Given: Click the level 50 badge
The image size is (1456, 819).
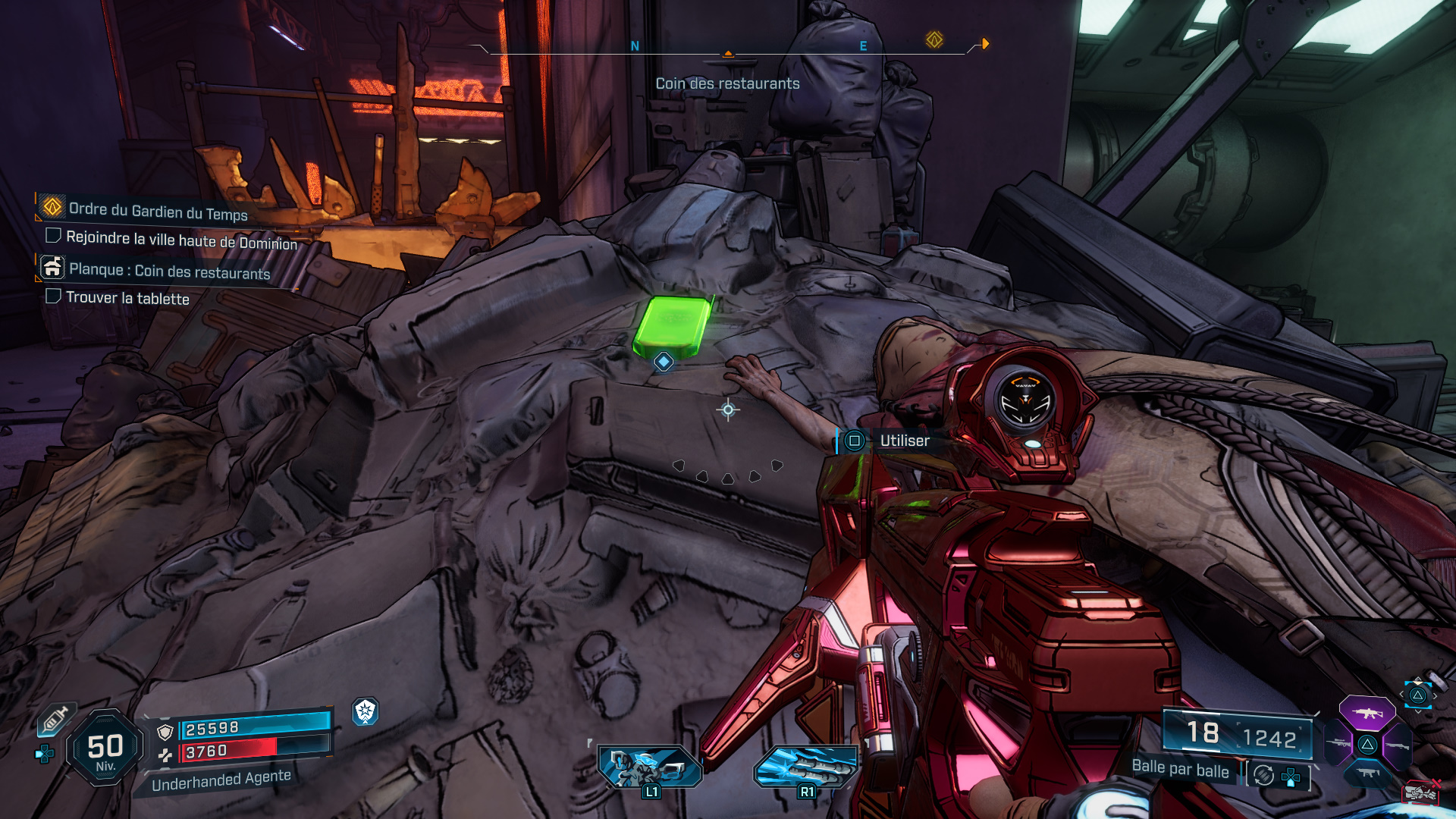Looking at the screenshot, I should coord(105,748).
